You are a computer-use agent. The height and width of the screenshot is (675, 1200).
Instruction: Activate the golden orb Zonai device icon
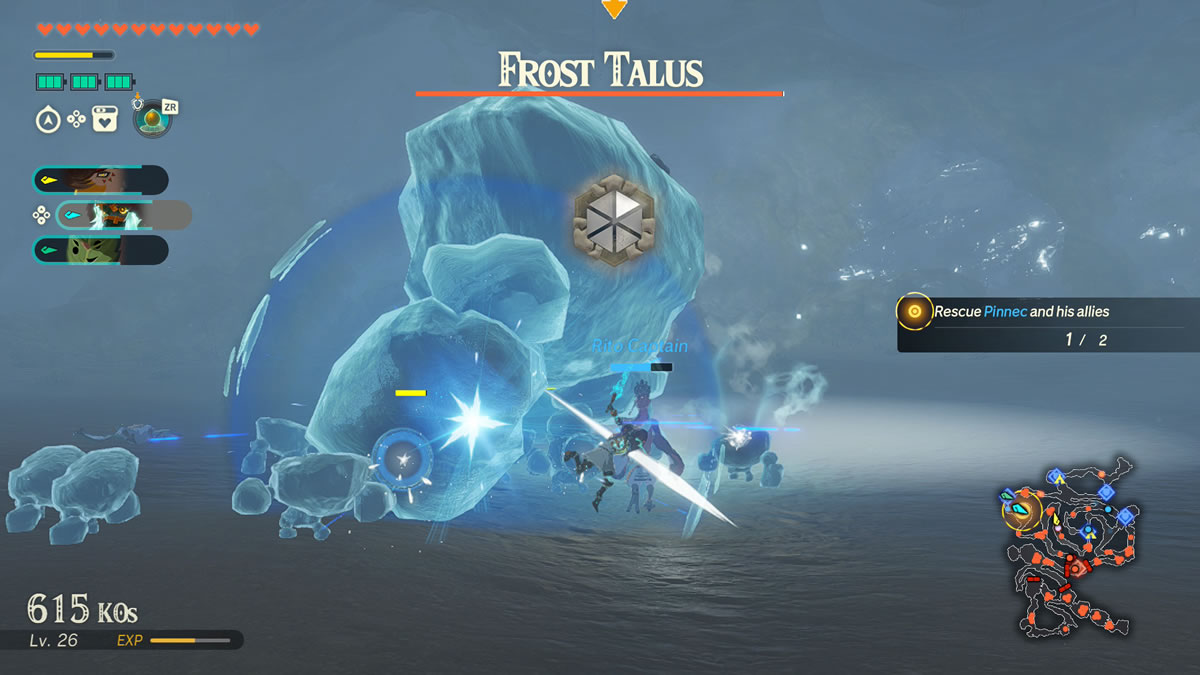[x=151, y=121]
